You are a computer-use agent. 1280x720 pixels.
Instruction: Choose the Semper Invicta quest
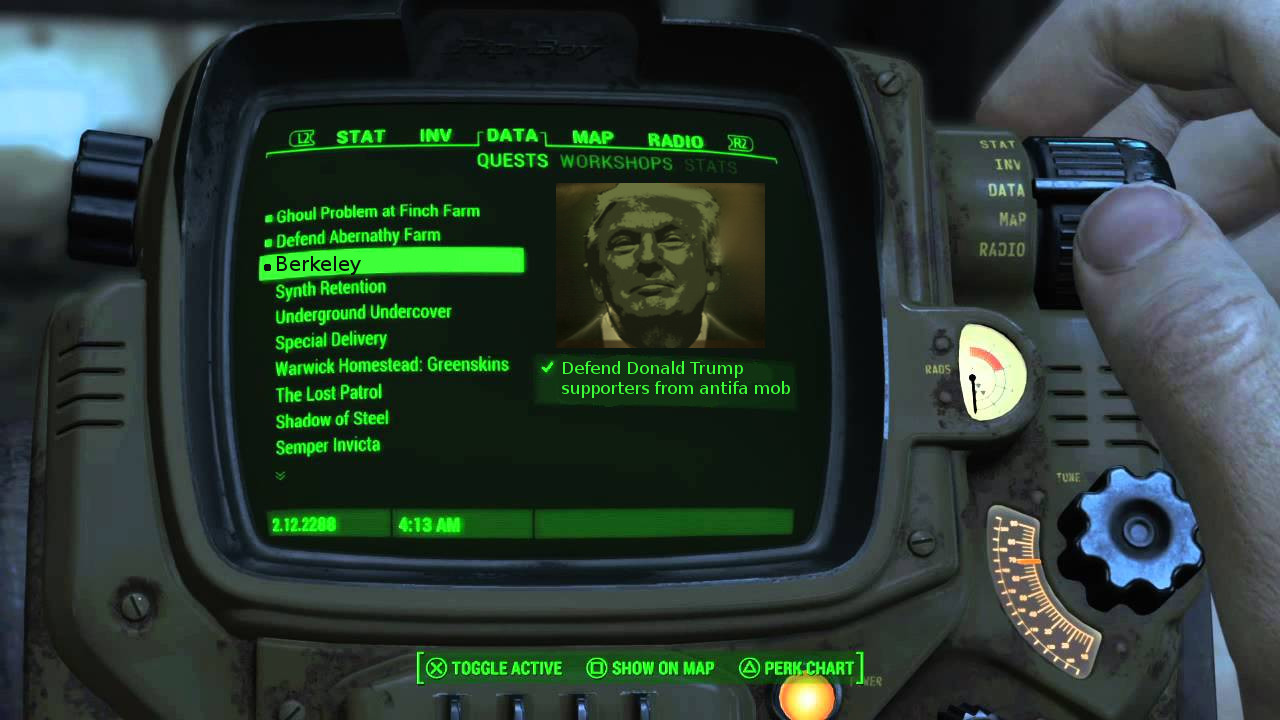(x=327, y=446)
